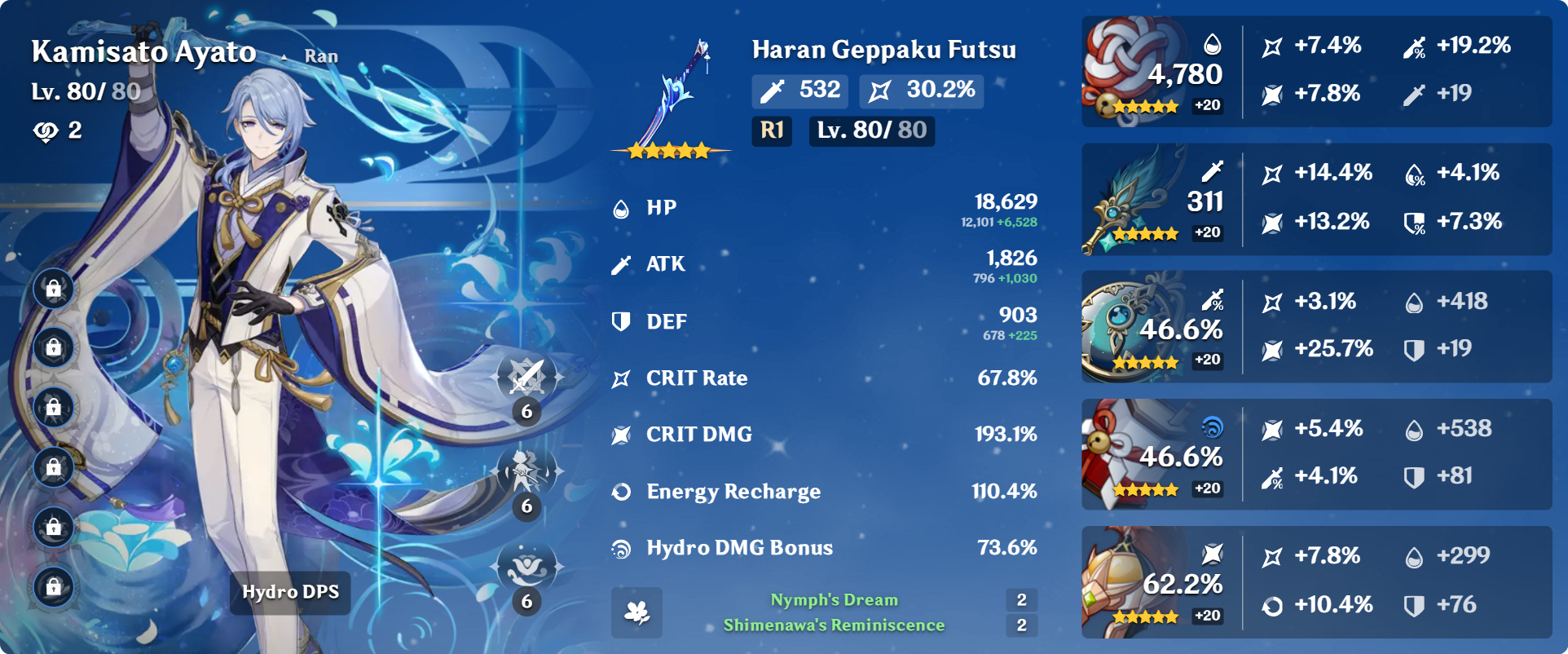
Task: Show the Nymph's Dream set bonus
Action: pos(834,600)
